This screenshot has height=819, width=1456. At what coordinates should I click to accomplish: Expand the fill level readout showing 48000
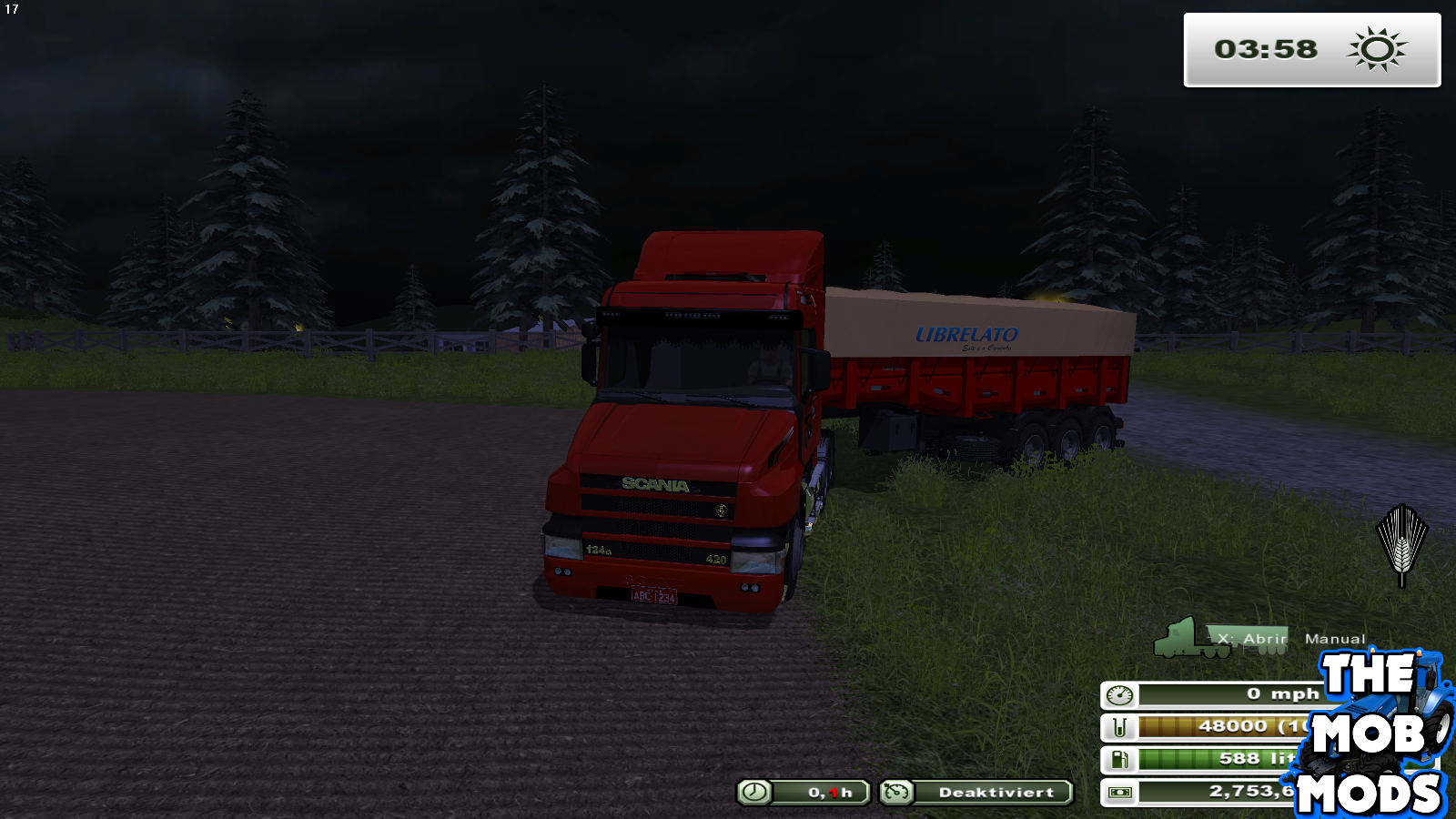pyautogui.click(x=1238, y=725)
